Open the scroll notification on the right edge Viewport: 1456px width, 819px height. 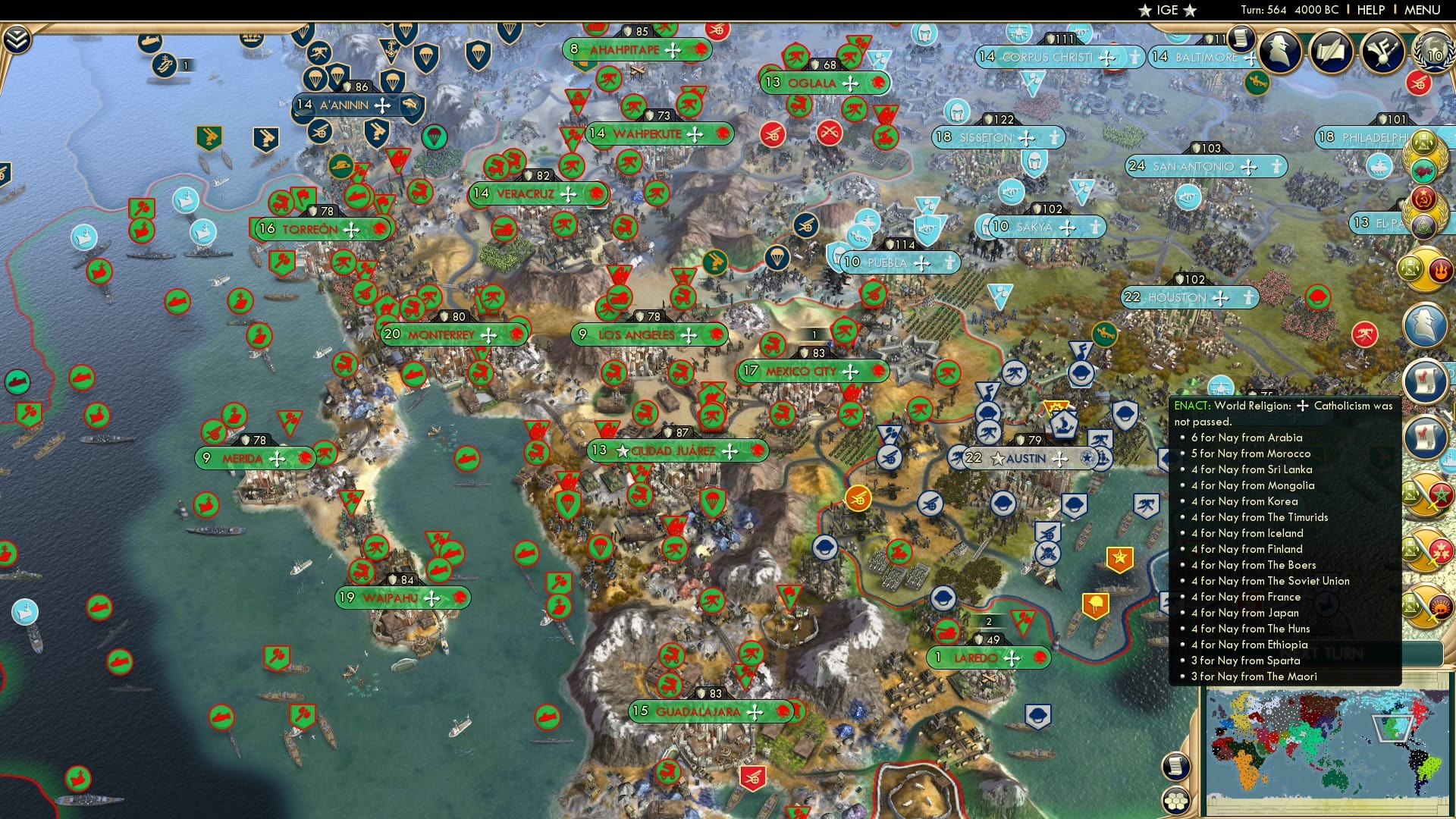tap(1426, 379)
